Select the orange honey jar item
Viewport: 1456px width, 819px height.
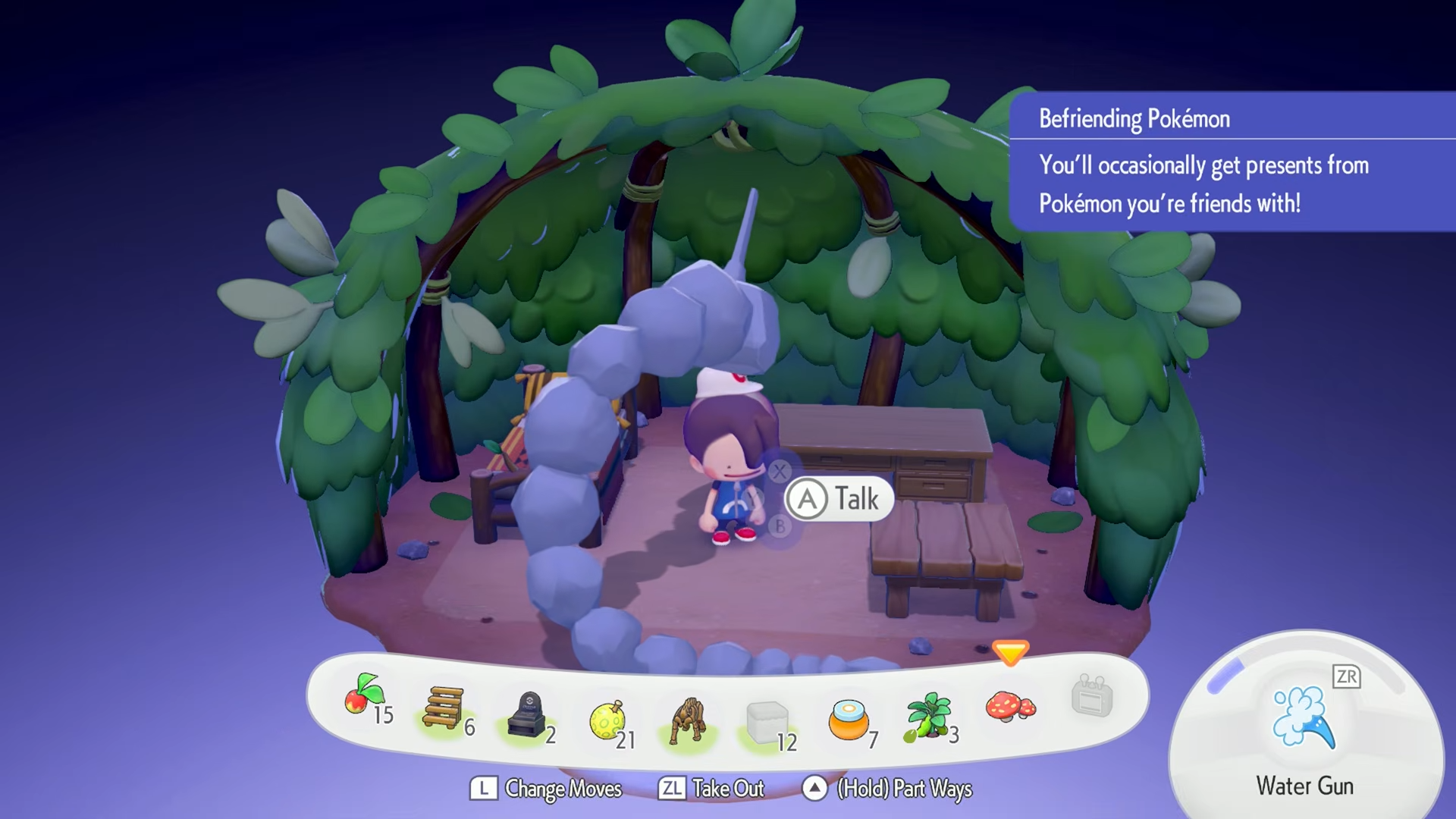848,720
